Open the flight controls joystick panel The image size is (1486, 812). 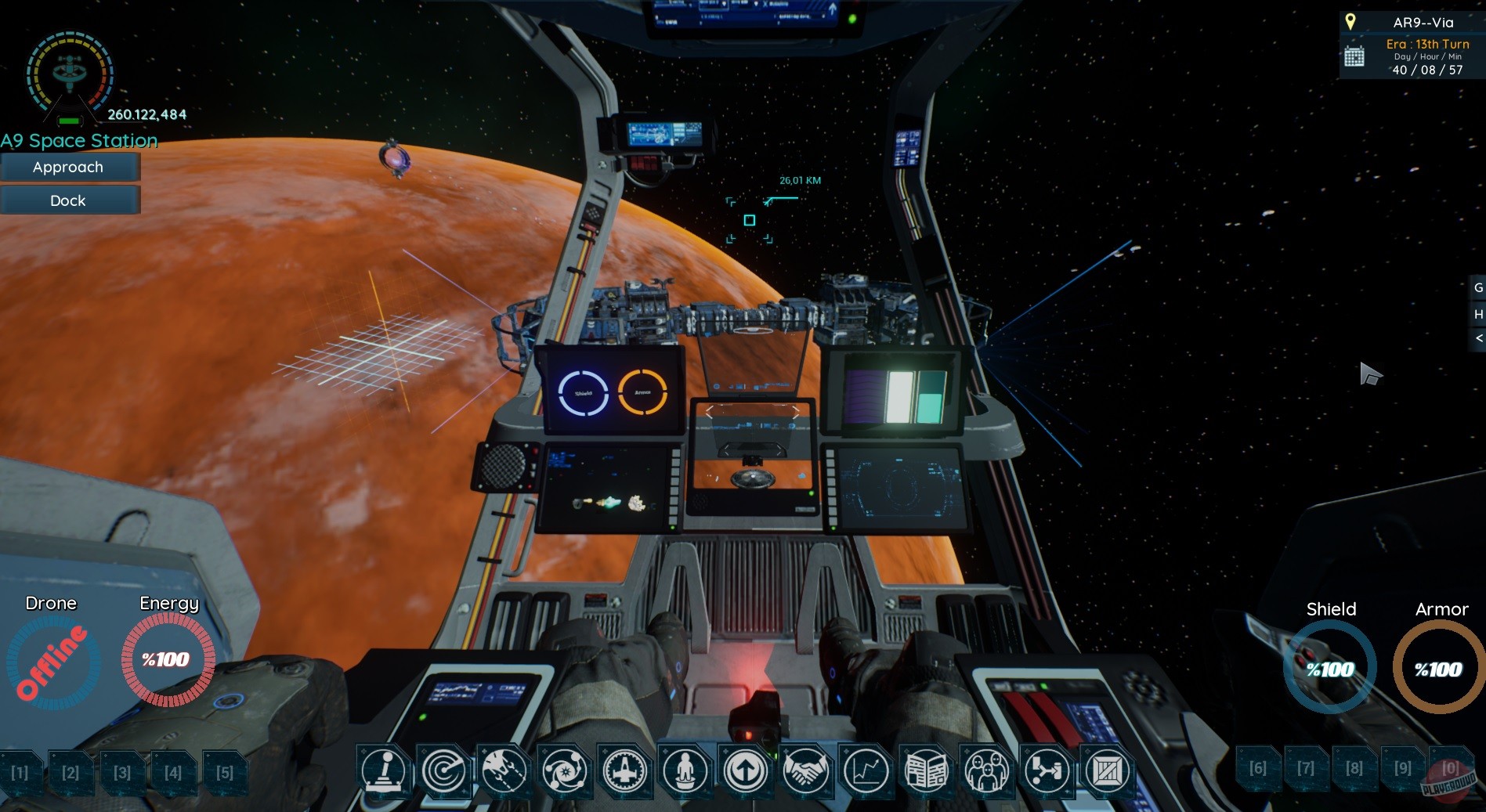coord(384,771)
